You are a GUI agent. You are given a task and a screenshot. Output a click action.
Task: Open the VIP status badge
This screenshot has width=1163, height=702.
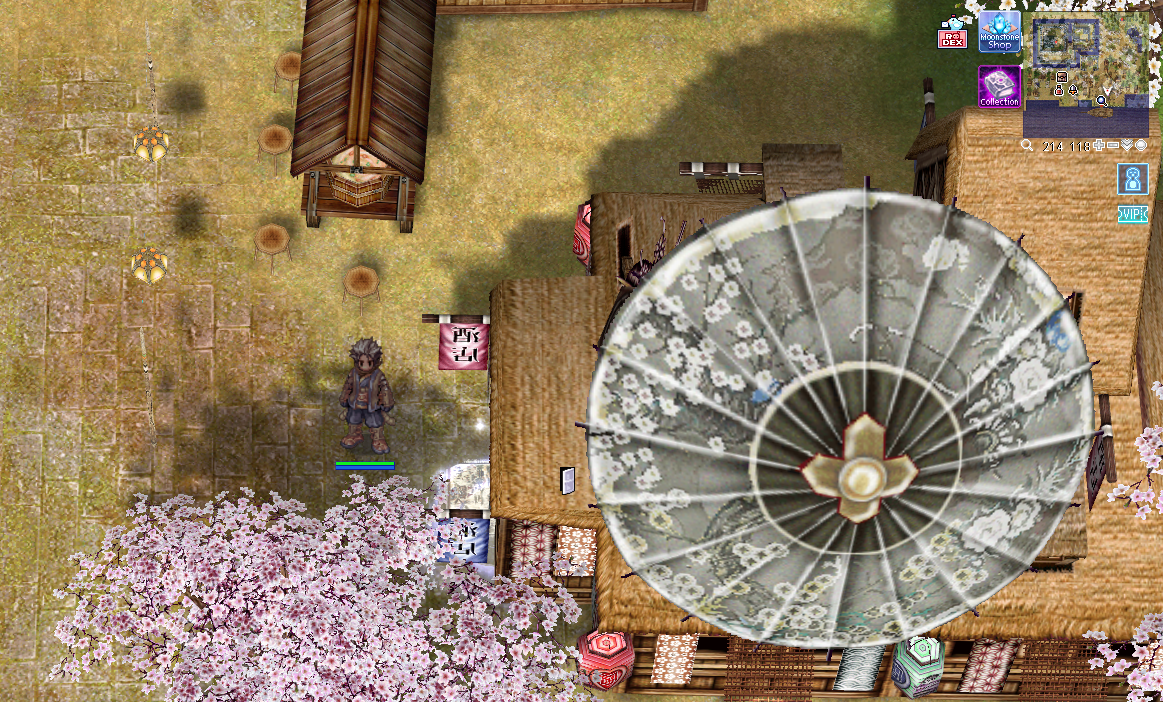1132,215
